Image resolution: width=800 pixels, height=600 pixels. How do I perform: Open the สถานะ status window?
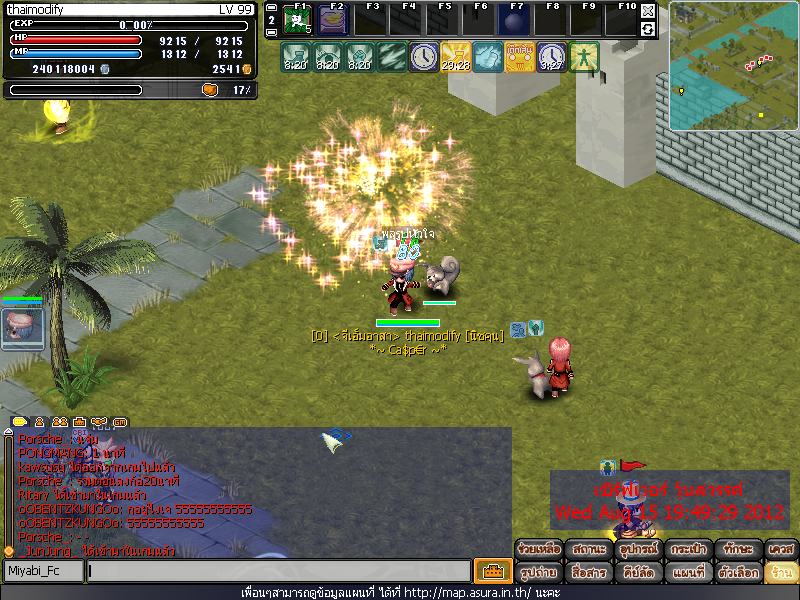(x=587, y=549)
